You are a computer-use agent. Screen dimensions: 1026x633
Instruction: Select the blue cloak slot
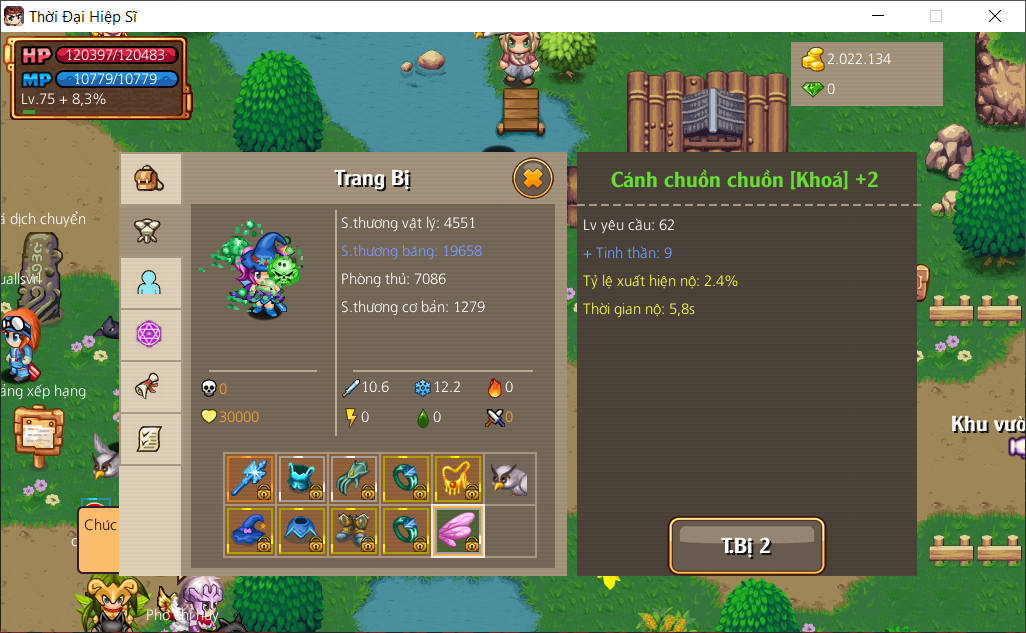(302, 531)
